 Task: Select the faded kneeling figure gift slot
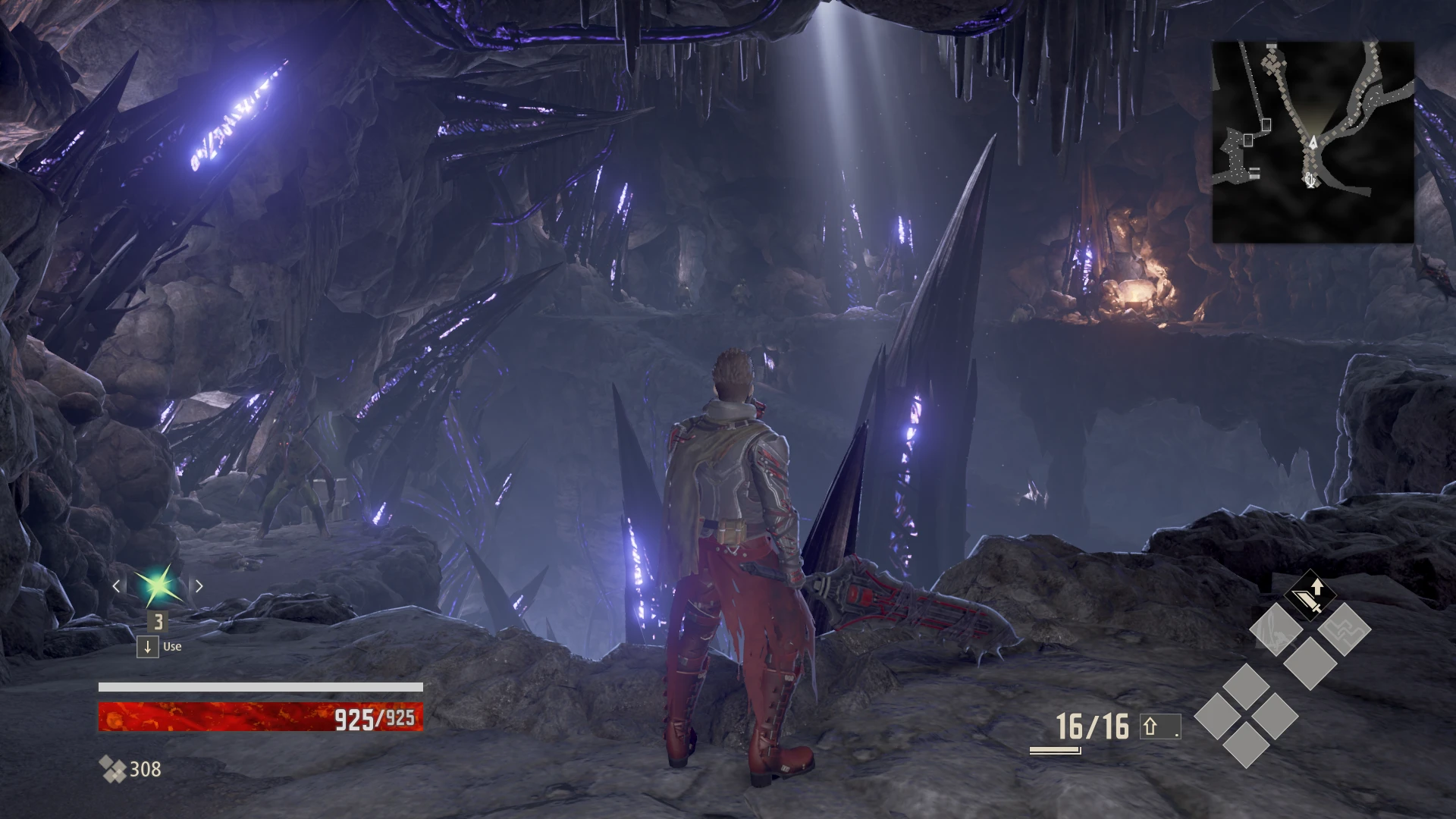[1276, 629]
